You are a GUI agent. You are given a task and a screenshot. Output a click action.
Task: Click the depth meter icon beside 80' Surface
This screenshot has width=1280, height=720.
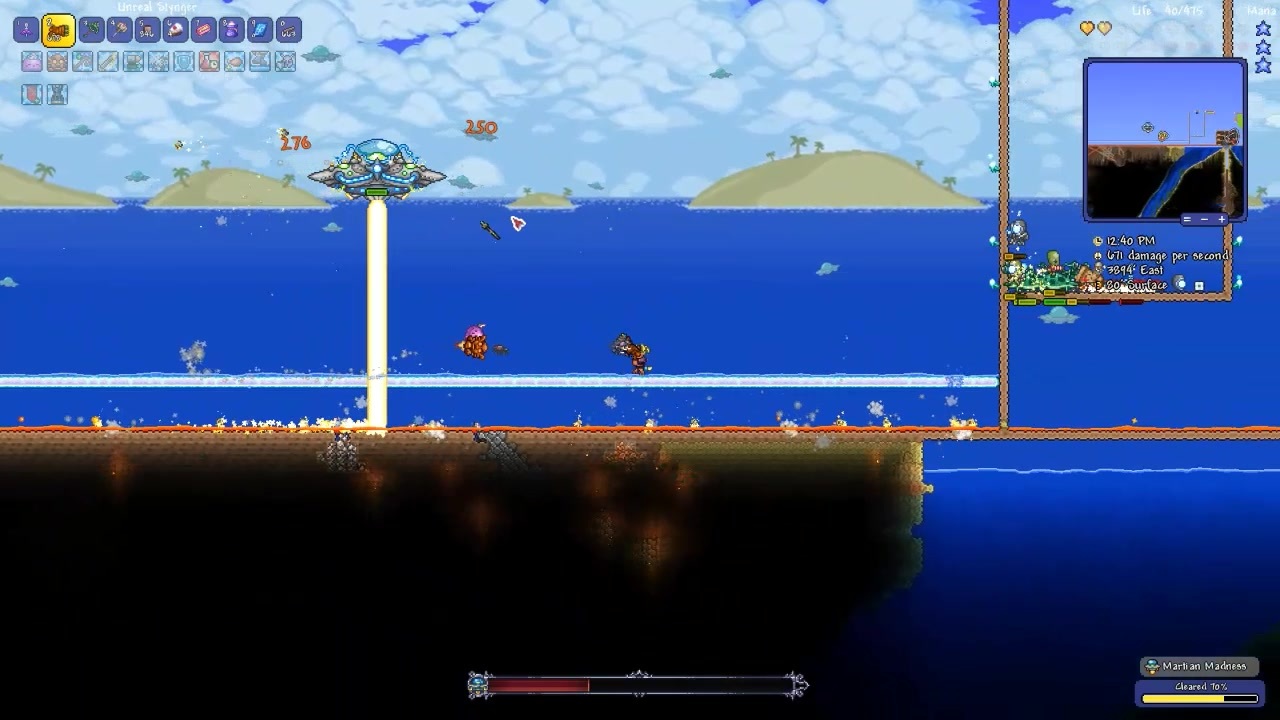(x=1099, y=284)
